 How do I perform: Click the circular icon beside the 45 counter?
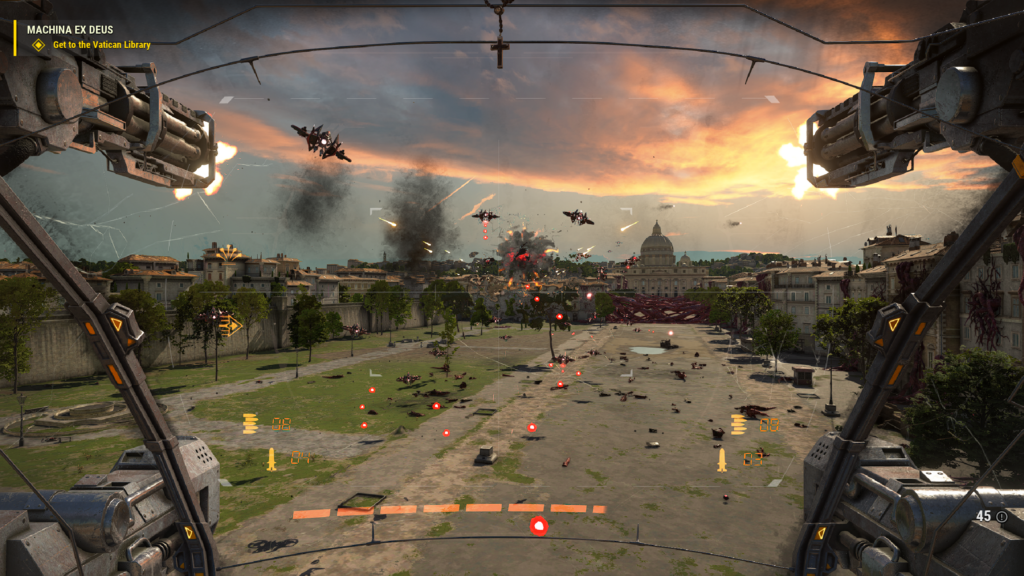(1001, 516)
